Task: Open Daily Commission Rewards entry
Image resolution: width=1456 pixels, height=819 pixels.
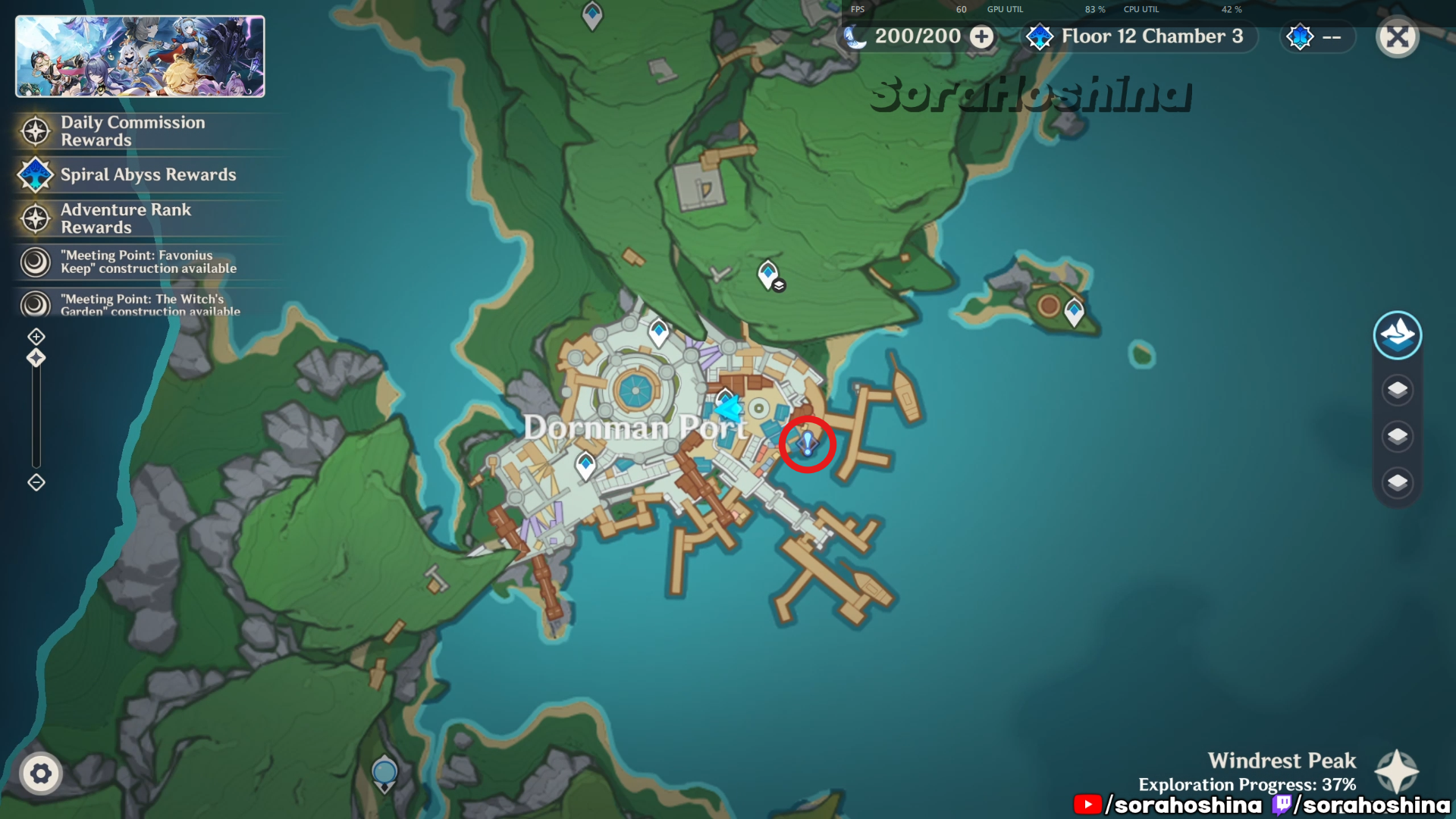Action: pyautogui.click(x=133, y=131)
